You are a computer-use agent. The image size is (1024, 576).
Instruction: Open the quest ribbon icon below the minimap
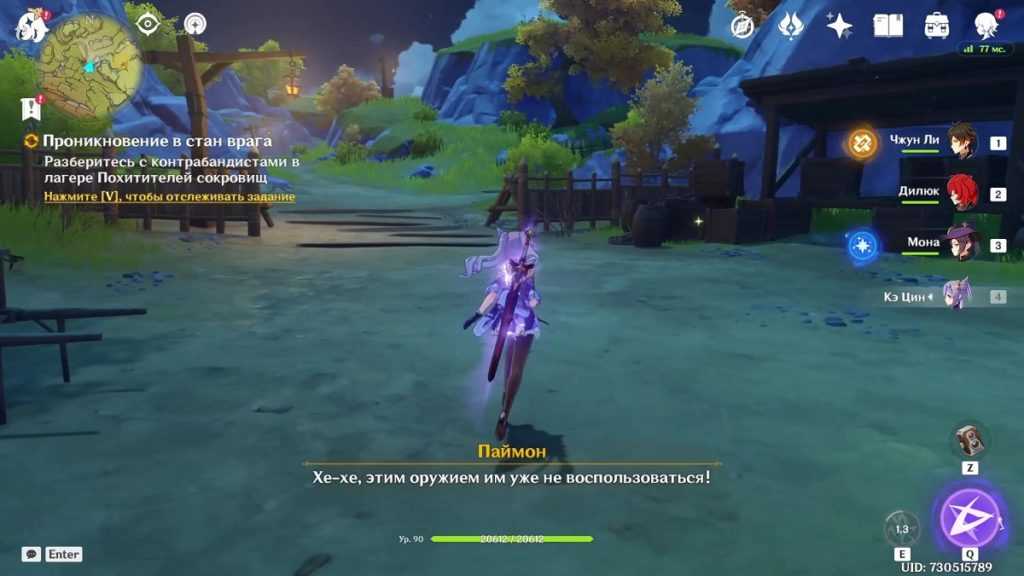coord(30,108)
